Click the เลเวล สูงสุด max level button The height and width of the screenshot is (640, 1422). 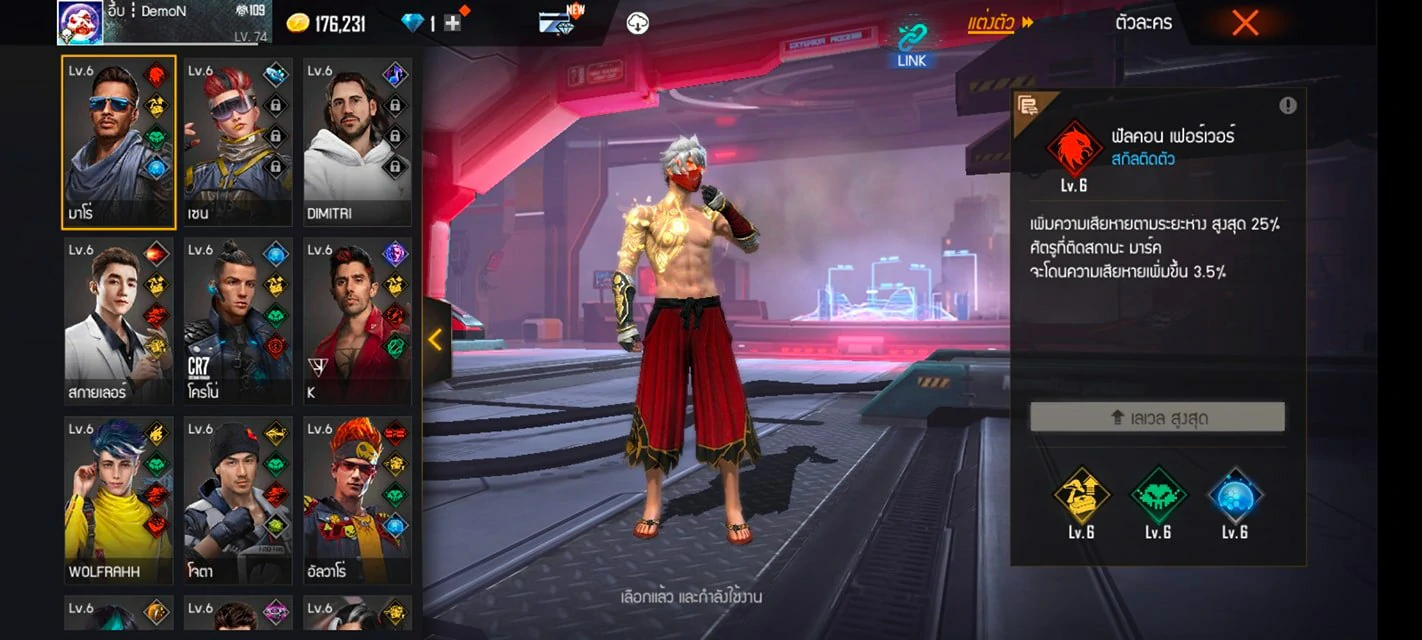(x=1157, y=418)
